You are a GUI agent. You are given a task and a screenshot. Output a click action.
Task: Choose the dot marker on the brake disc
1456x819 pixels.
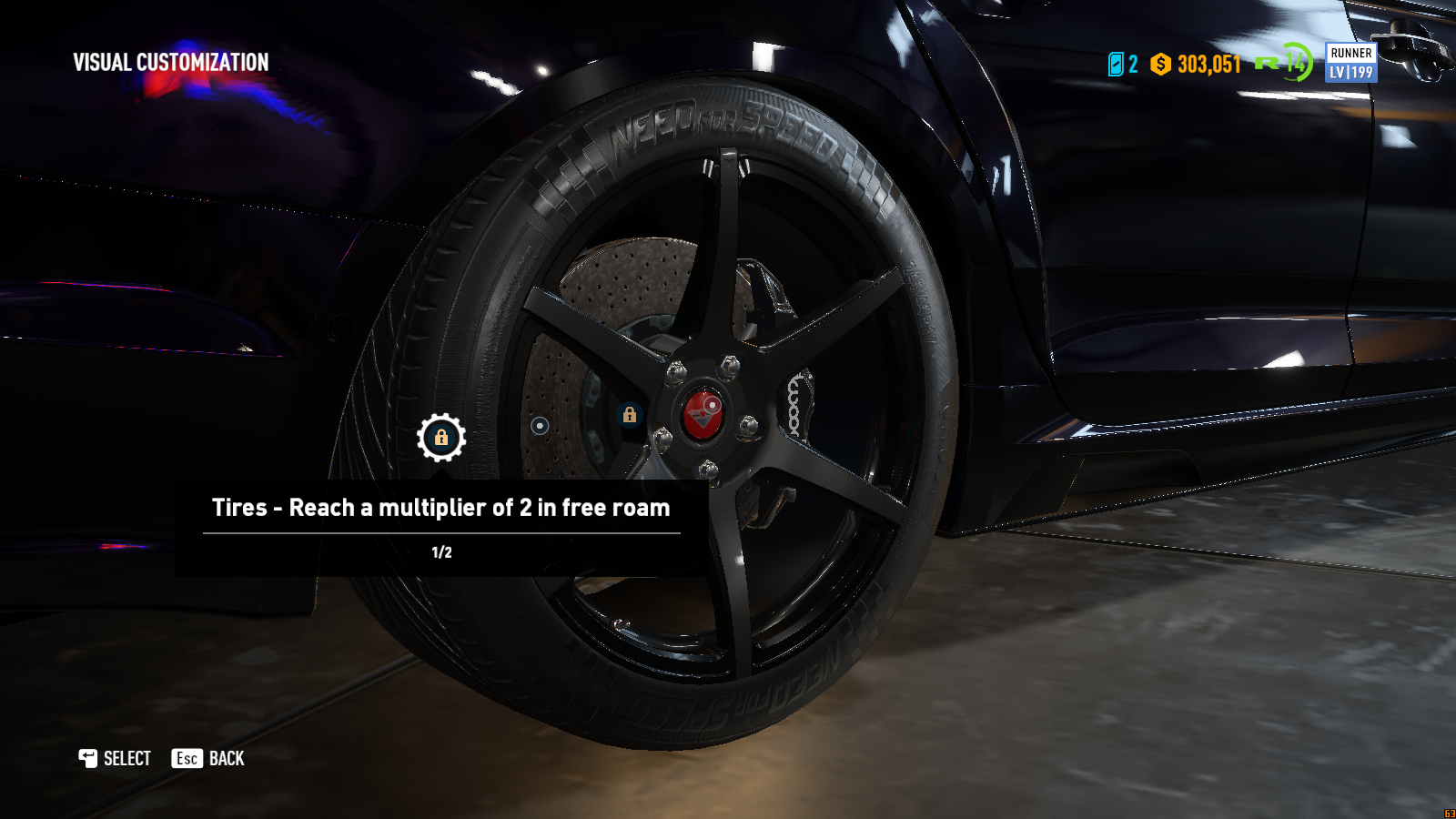click(x=540, y=425)
